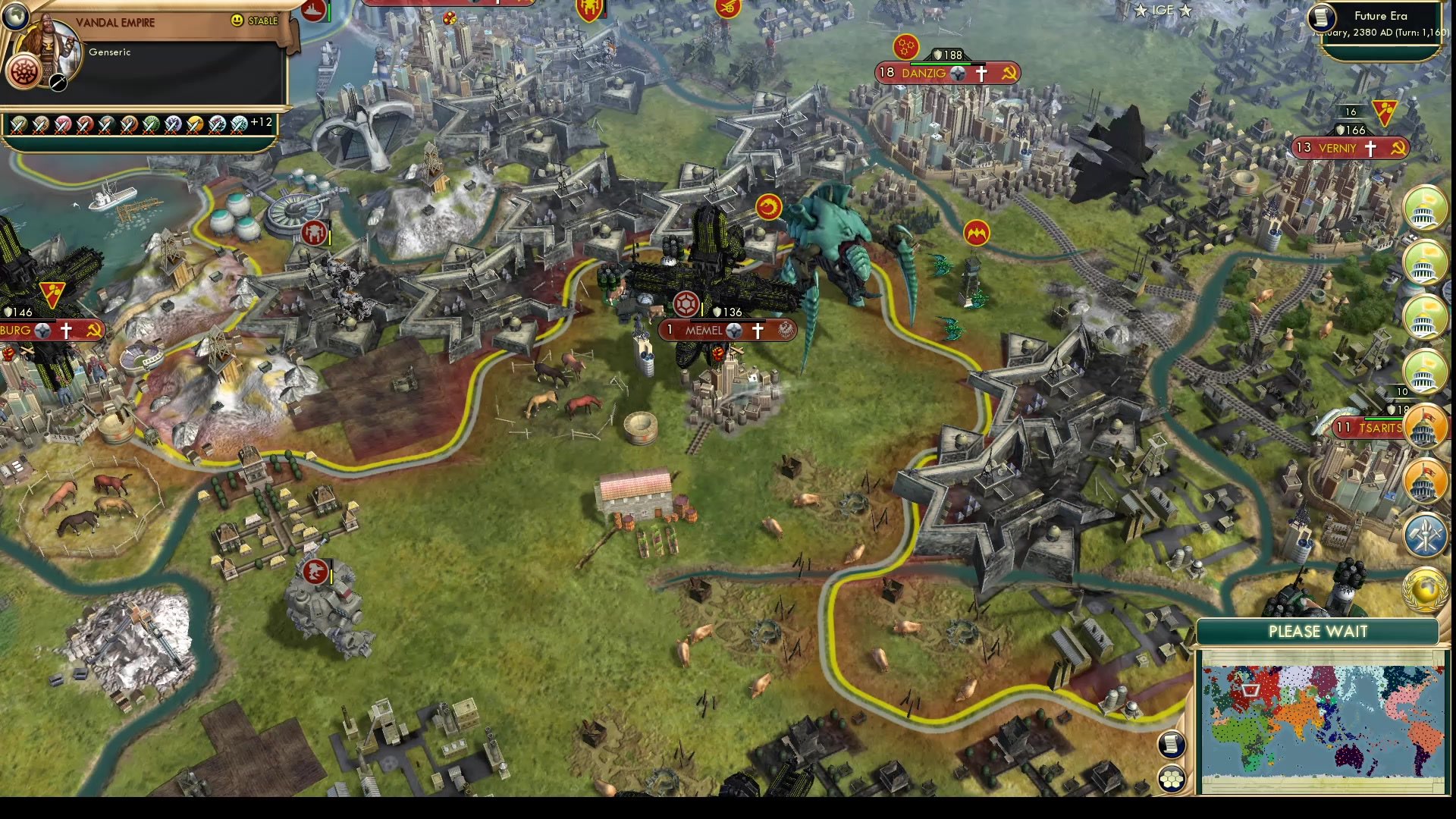
Task: Open the notification scroll log icon
Action: [x=1170, y=745]
